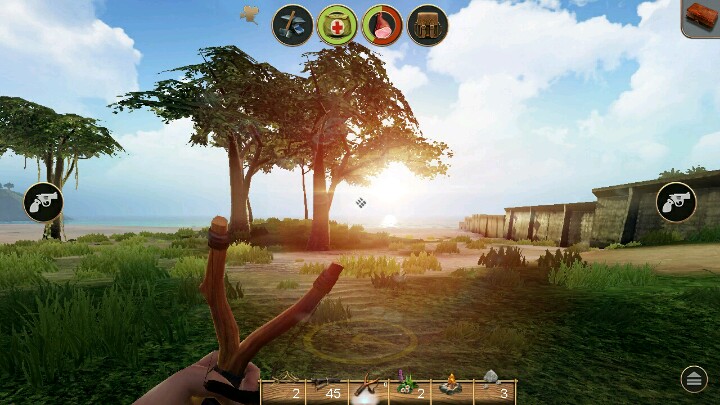Tap the first-aid medical bag icon
Screen dimensions: 720x405
tap(338, 24)
